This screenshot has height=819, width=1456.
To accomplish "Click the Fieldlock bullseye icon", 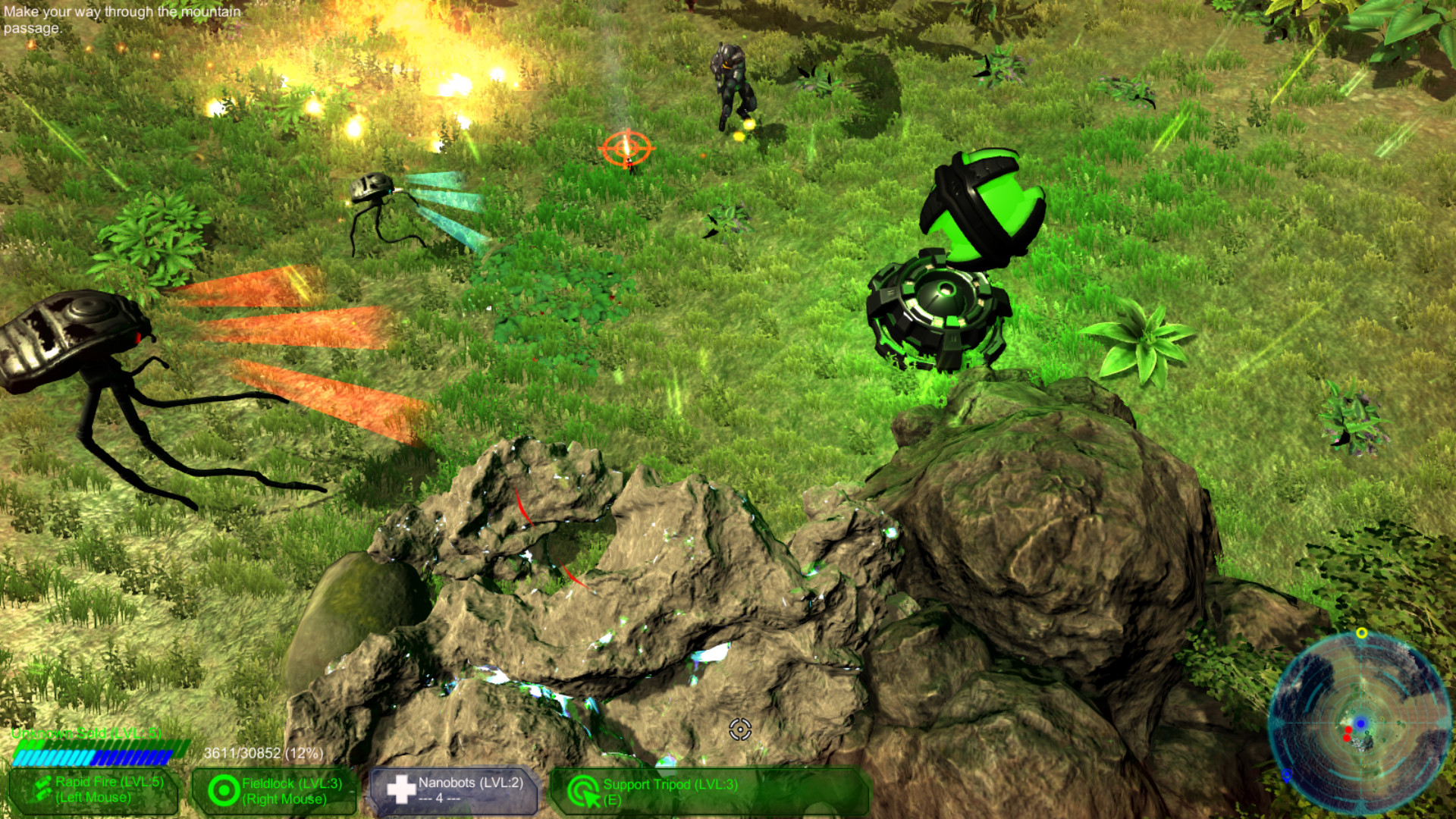I will (224, 789).
